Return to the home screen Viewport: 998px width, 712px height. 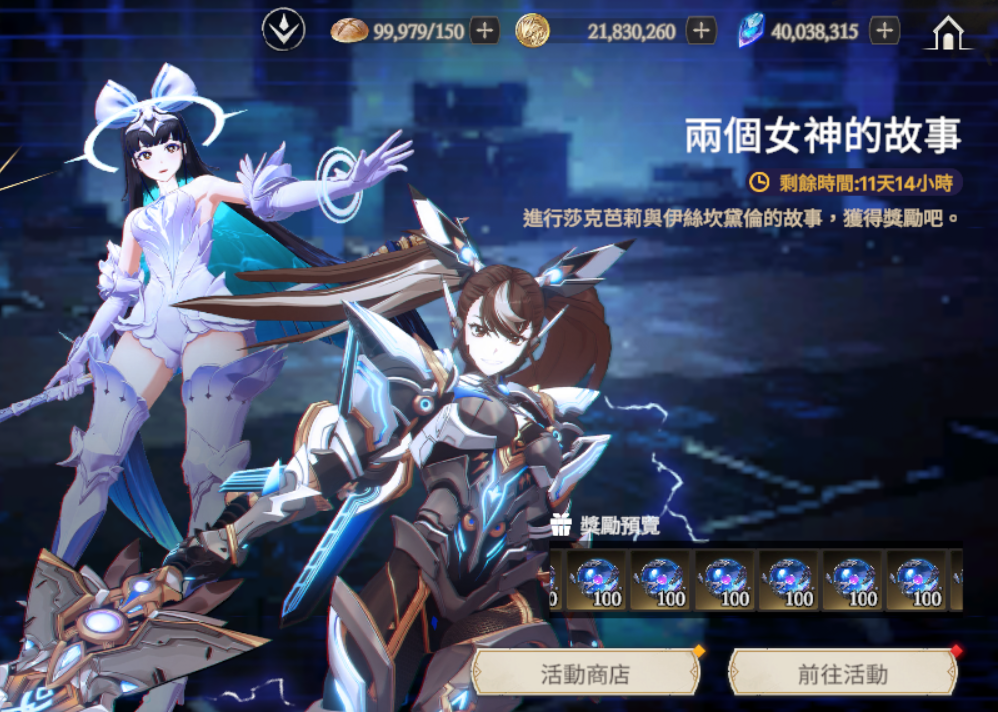(946, 33)
